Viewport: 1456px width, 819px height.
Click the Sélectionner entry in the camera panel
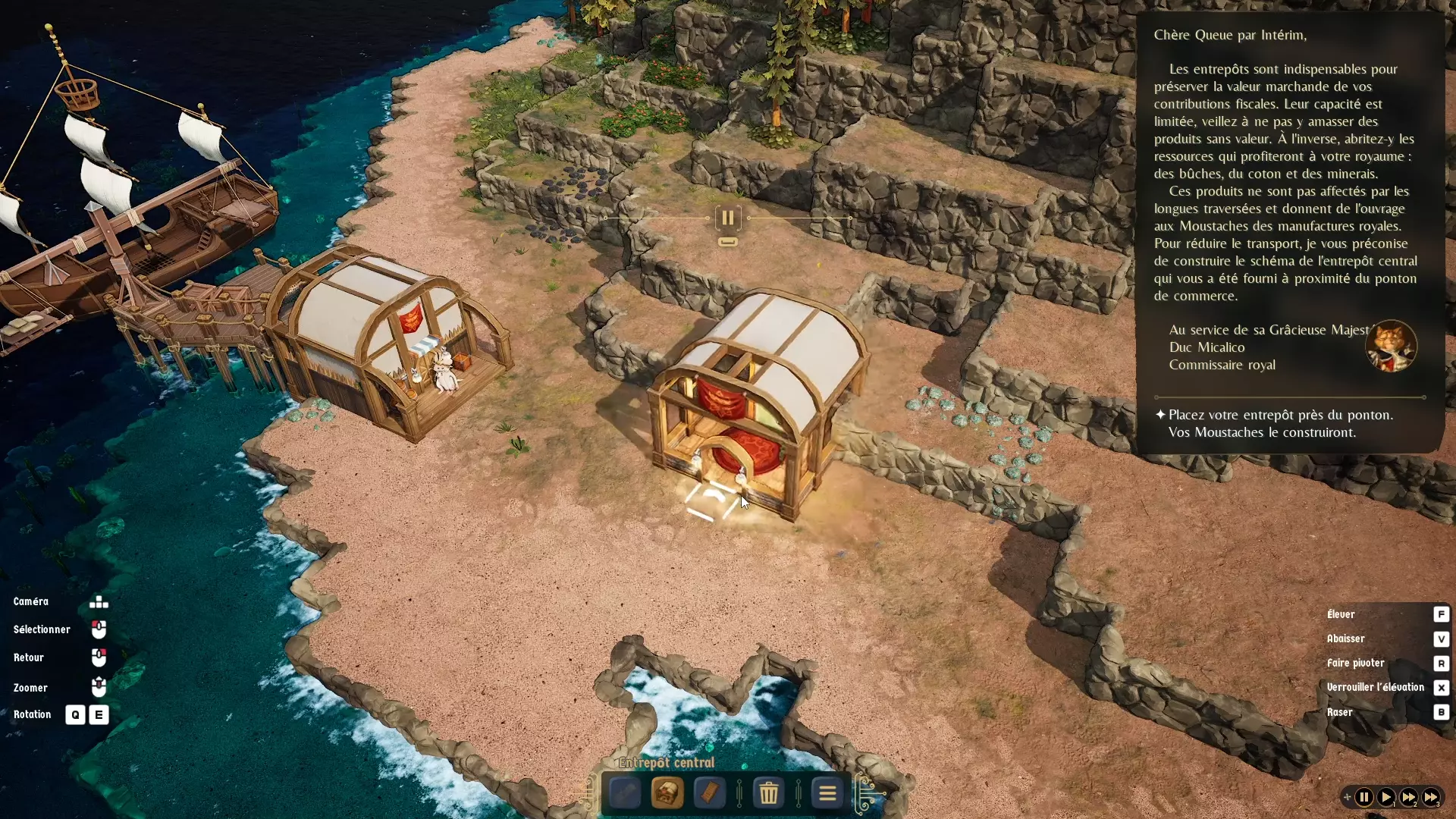click(x=42, y=629)
